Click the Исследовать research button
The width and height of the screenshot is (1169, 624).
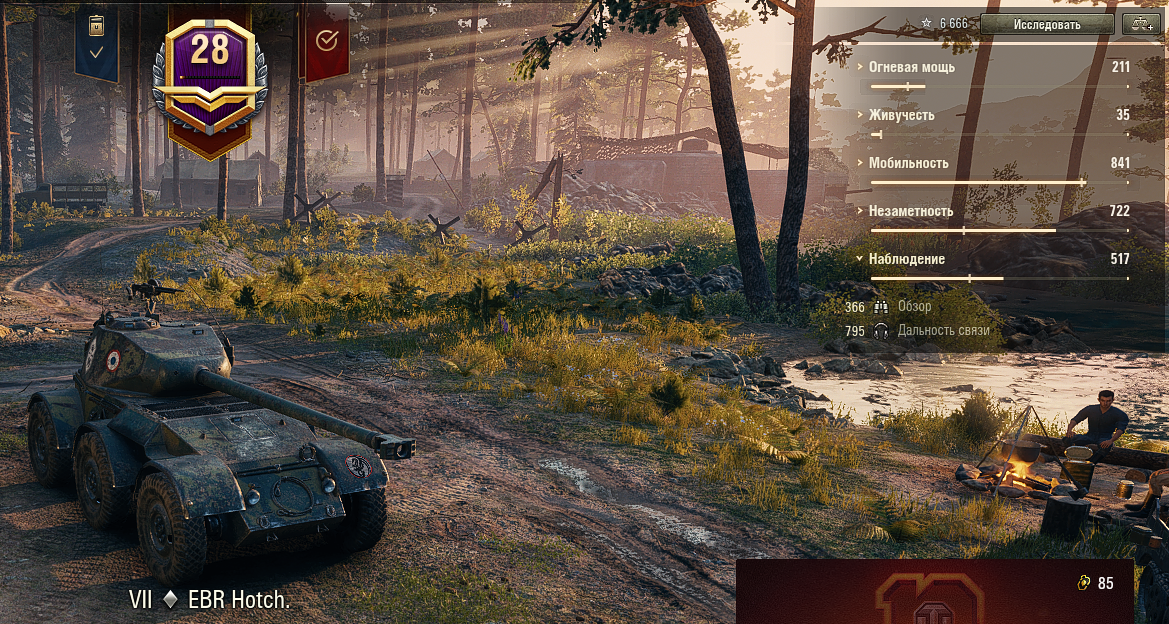(x=1046, y=24)
